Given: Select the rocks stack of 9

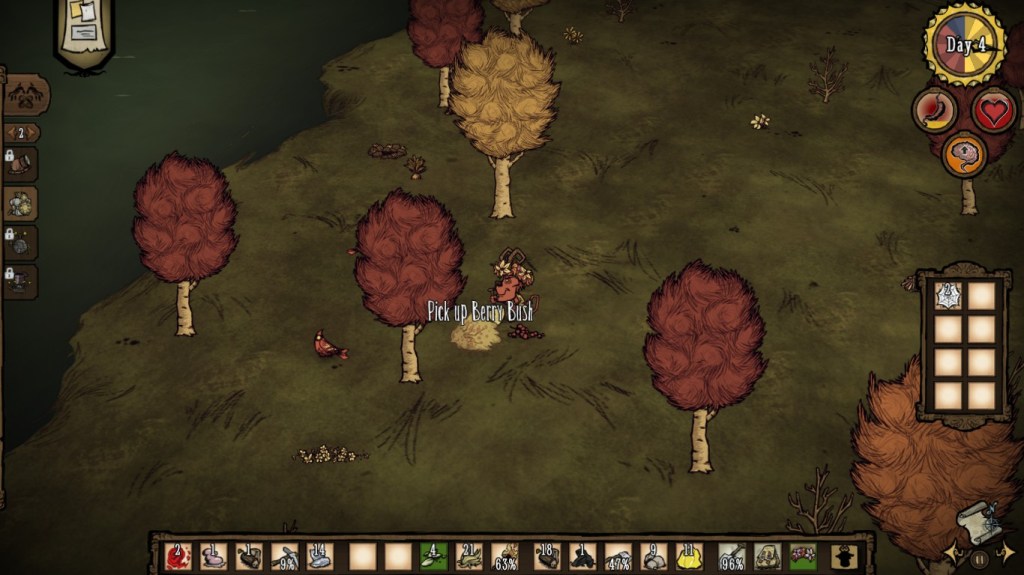Looking at the screenshot, I should pos(654,556).
